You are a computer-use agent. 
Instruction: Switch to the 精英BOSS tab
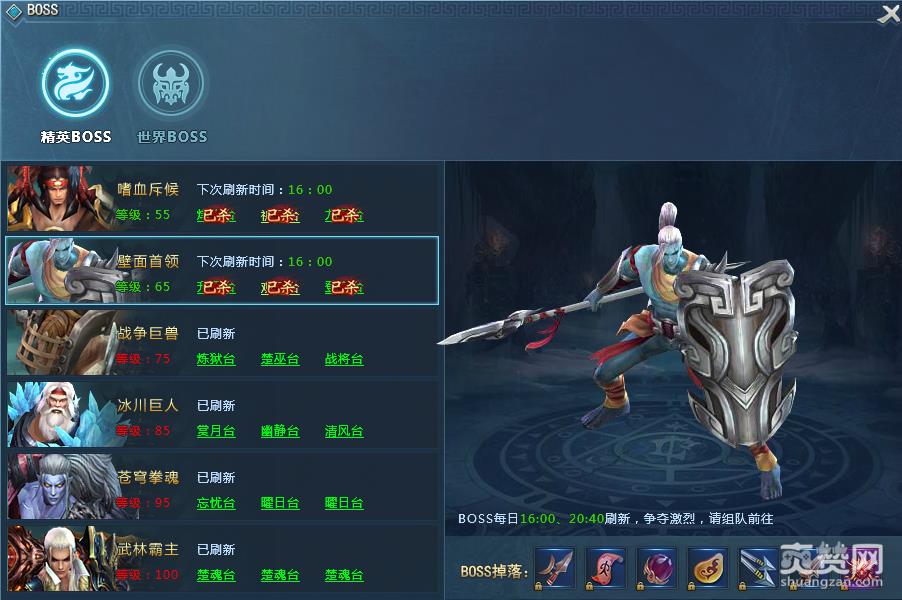click(76, 83)
